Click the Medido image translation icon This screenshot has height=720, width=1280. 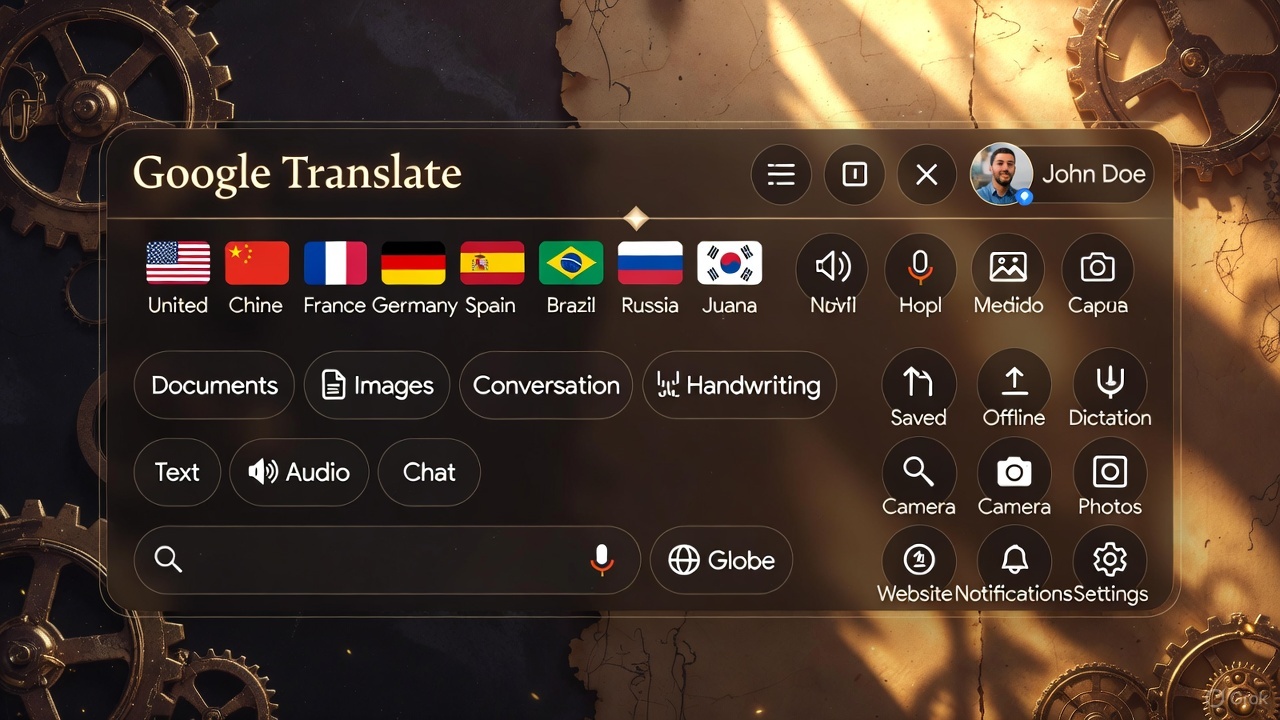click(x=1008, y=267)
